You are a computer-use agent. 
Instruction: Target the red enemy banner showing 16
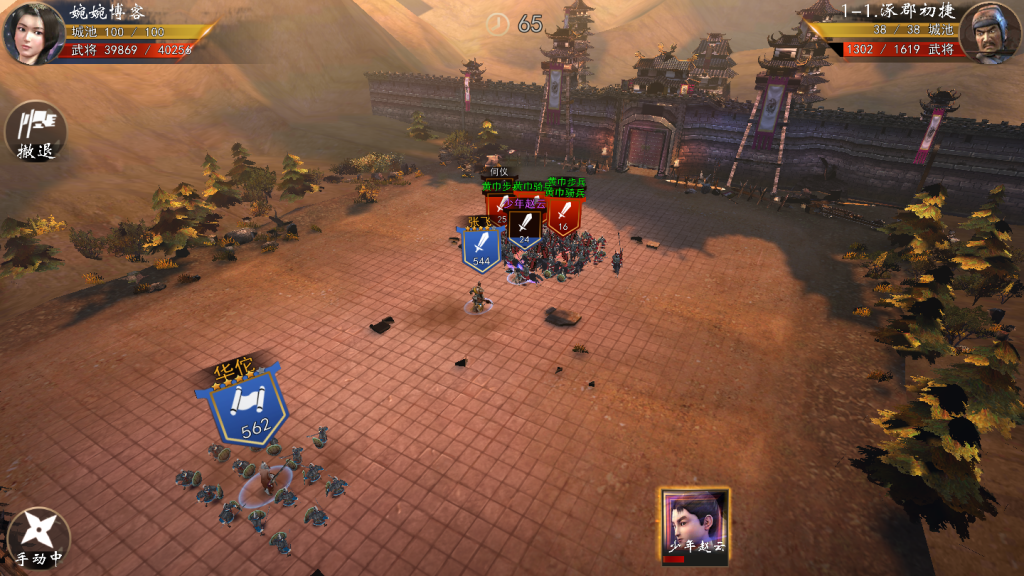(x=563, y=218)
